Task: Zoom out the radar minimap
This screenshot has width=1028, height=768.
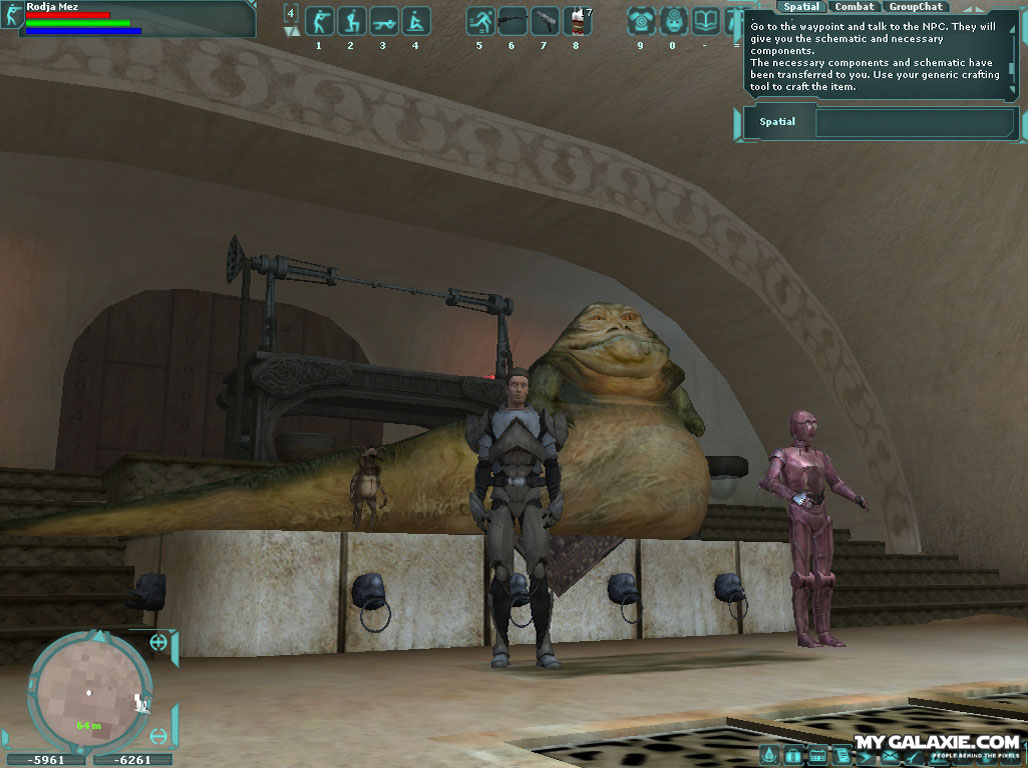Action: click(158, 737)
